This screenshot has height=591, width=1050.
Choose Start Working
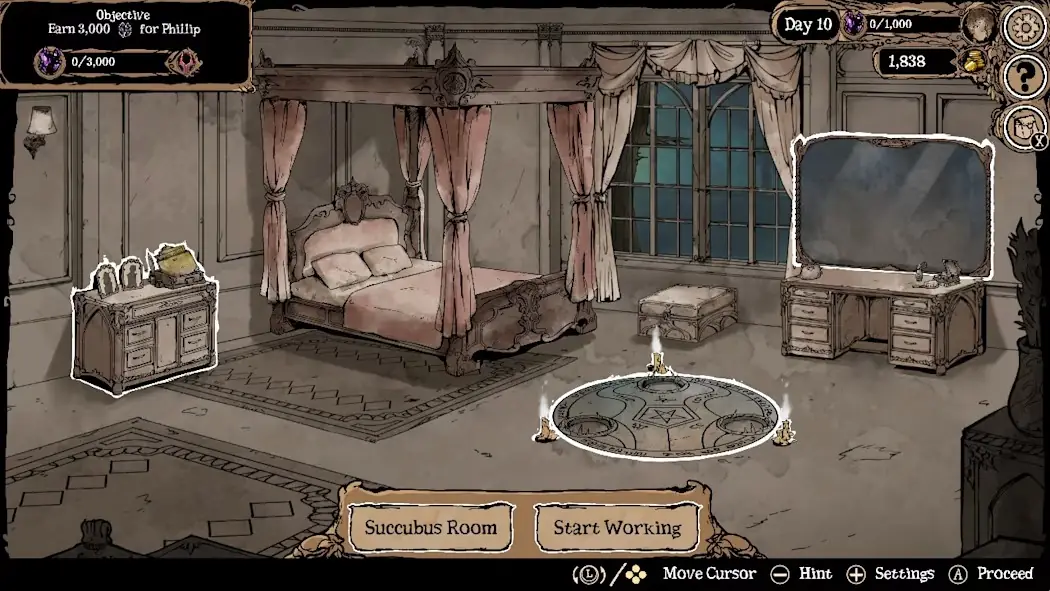(617, 527)
